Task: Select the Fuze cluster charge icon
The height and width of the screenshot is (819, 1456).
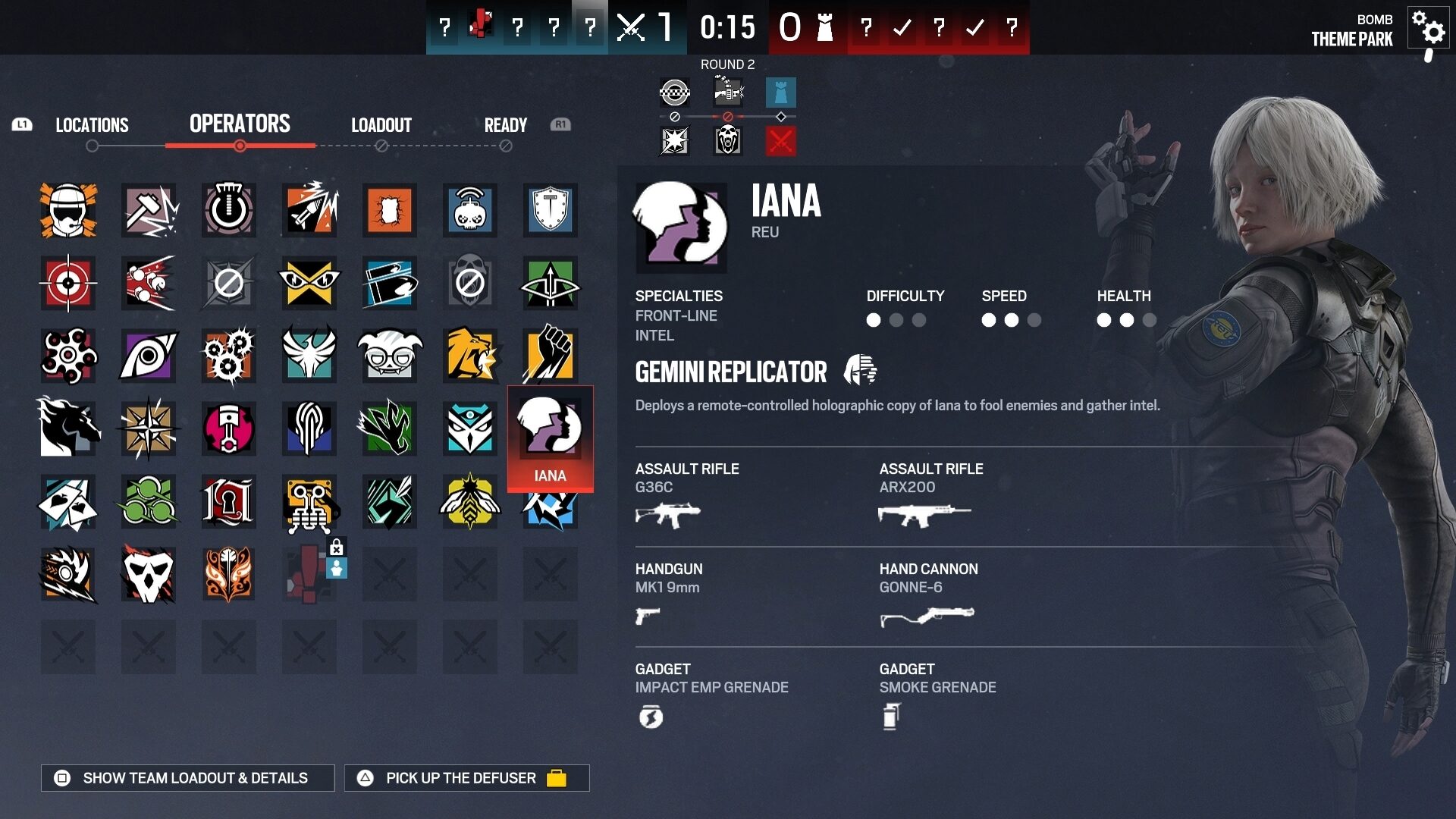Action: coord(149,283)
